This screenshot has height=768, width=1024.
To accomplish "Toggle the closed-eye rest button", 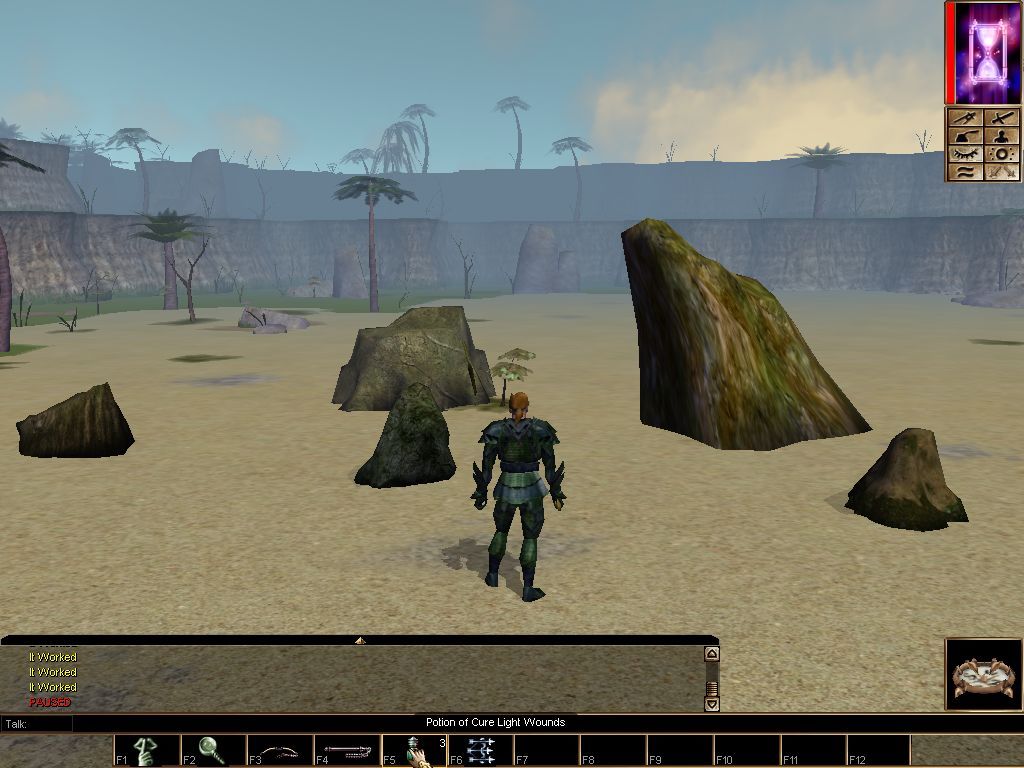I will click(x=965, y=154).
